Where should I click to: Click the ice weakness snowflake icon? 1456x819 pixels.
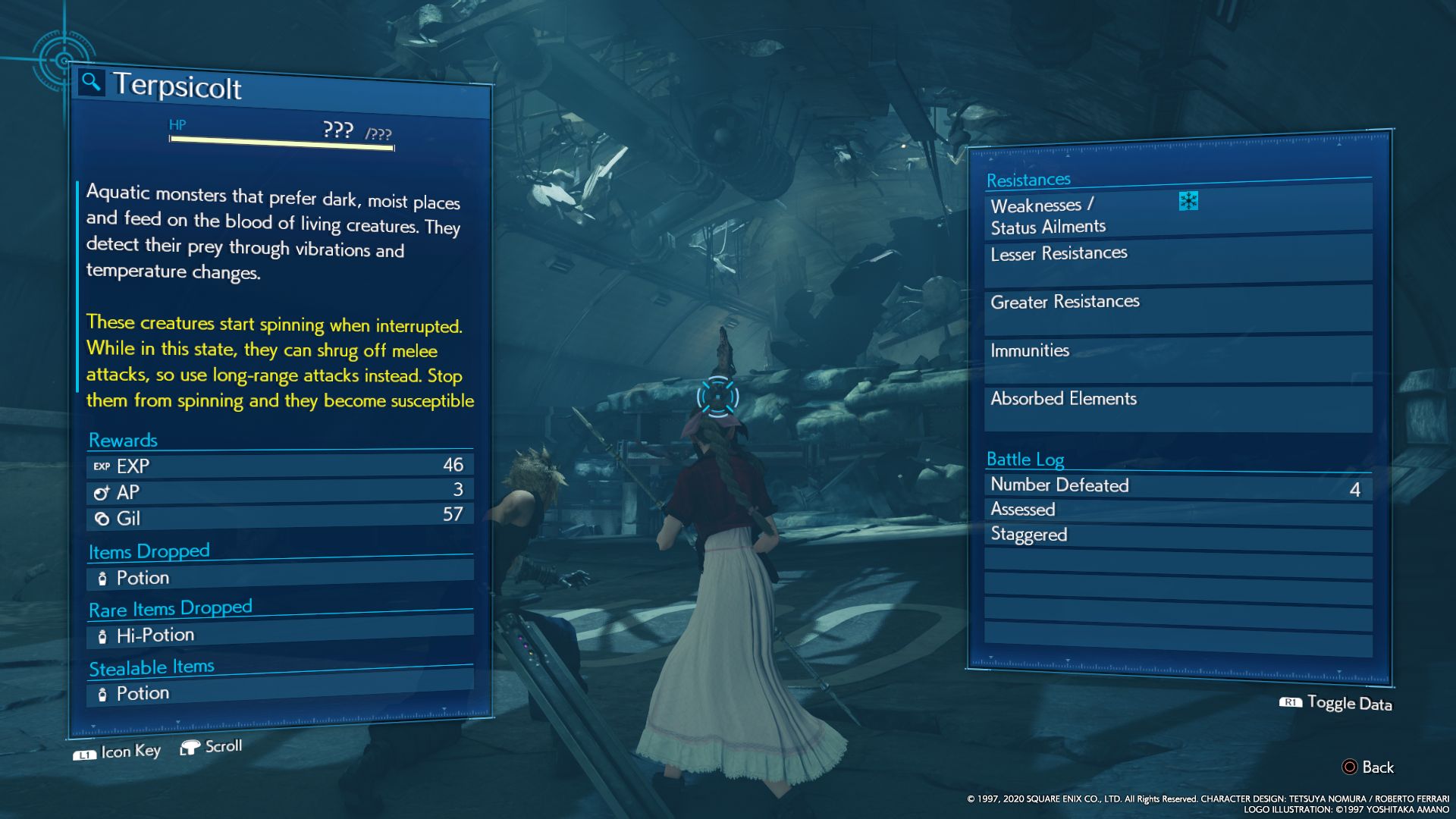click(x=1188, y=201)
